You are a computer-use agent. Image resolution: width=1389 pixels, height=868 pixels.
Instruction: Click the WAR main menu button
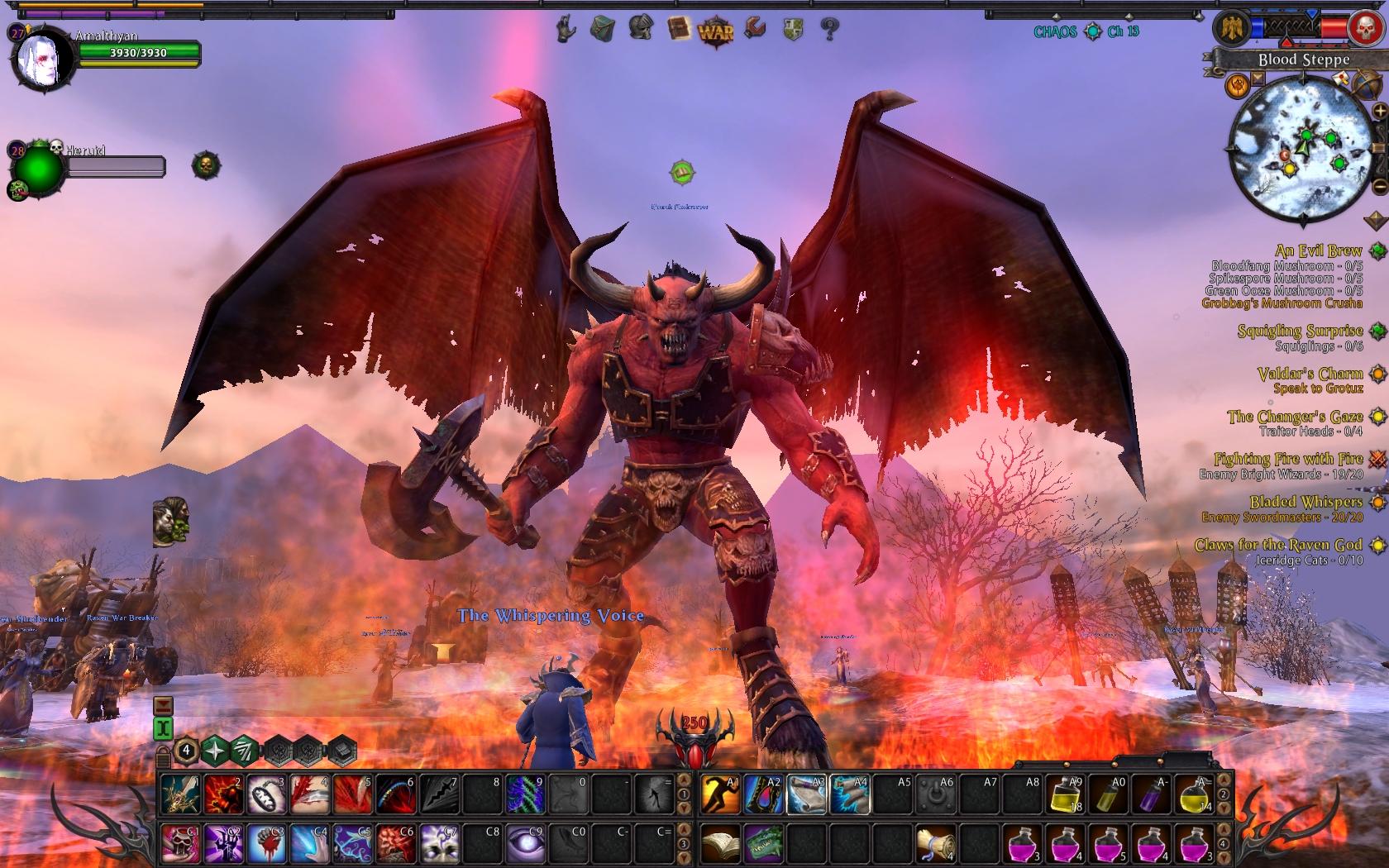pyautogui.click(x=715, y=31)
